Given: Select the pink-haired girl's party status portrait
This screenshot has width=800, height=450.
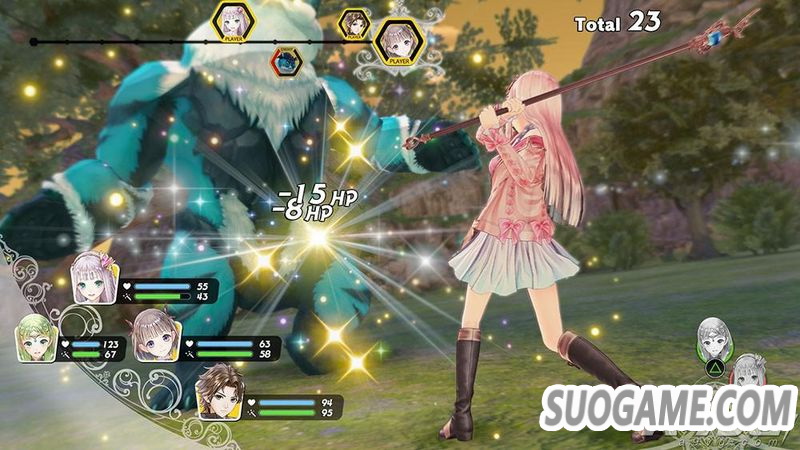Looking at the screenshot, I should tap(93, 276).
